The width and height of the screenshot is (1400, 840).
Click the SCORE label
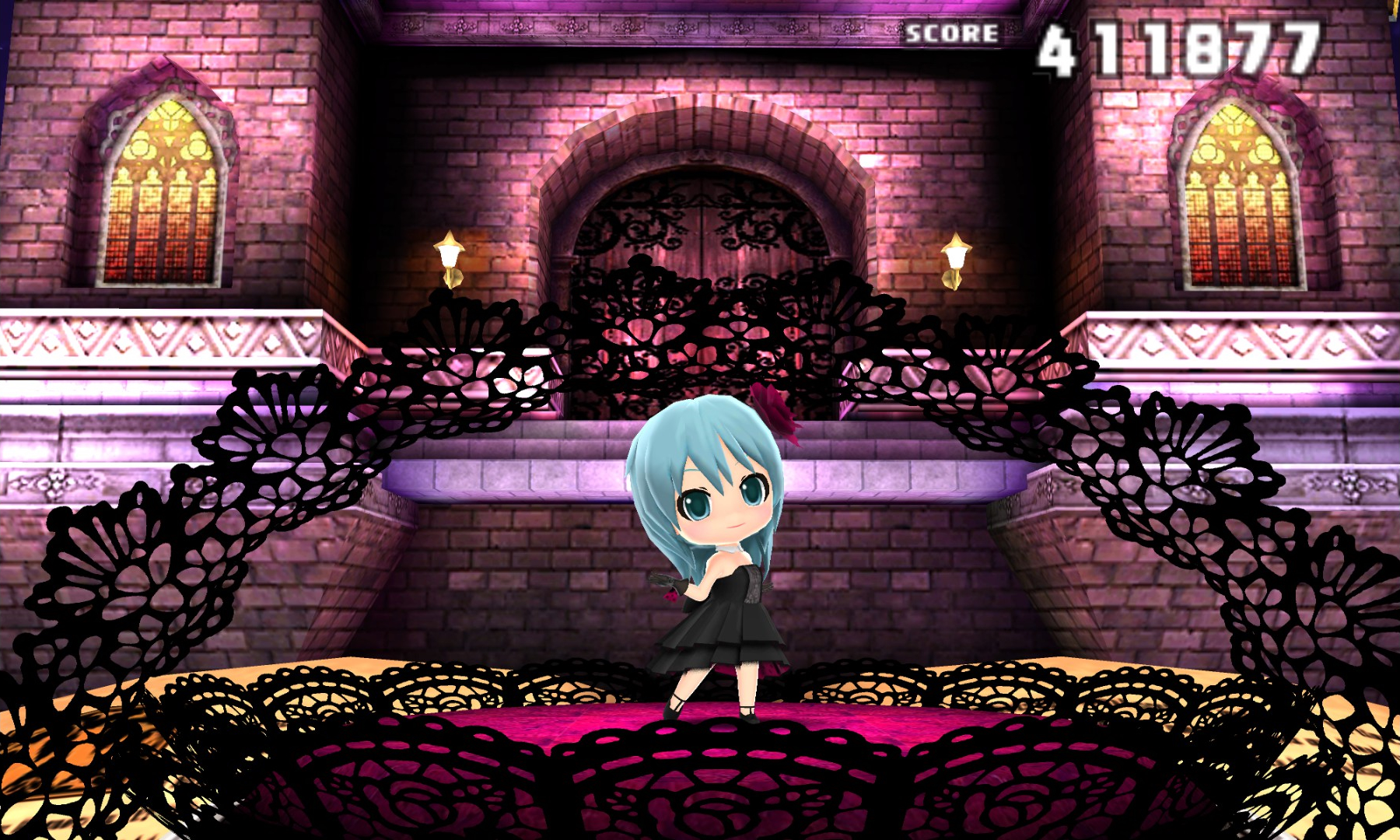tap(950, 33)
